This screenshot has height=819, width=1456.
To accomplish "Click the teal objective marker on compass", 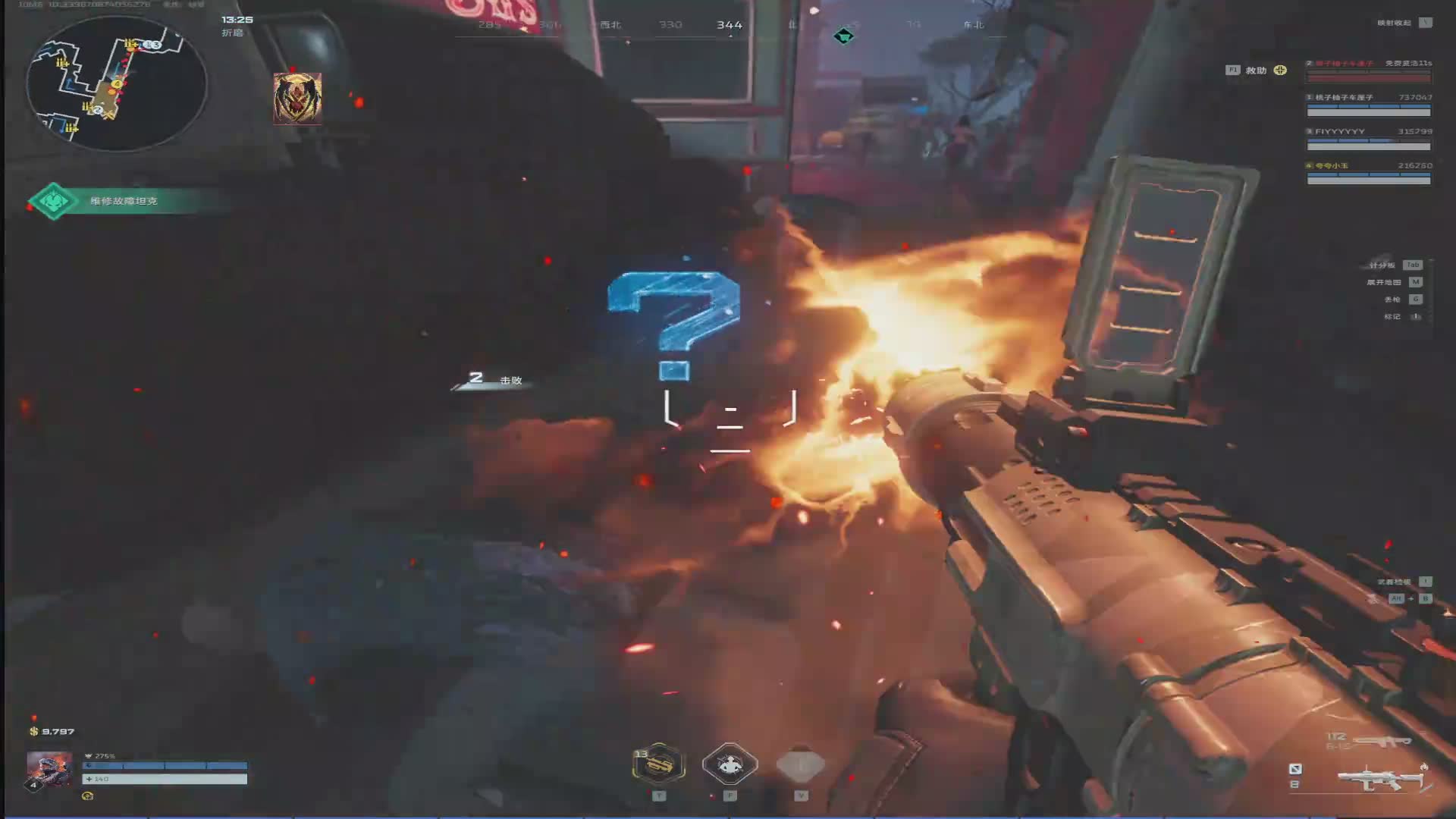I will click(843, 36).
